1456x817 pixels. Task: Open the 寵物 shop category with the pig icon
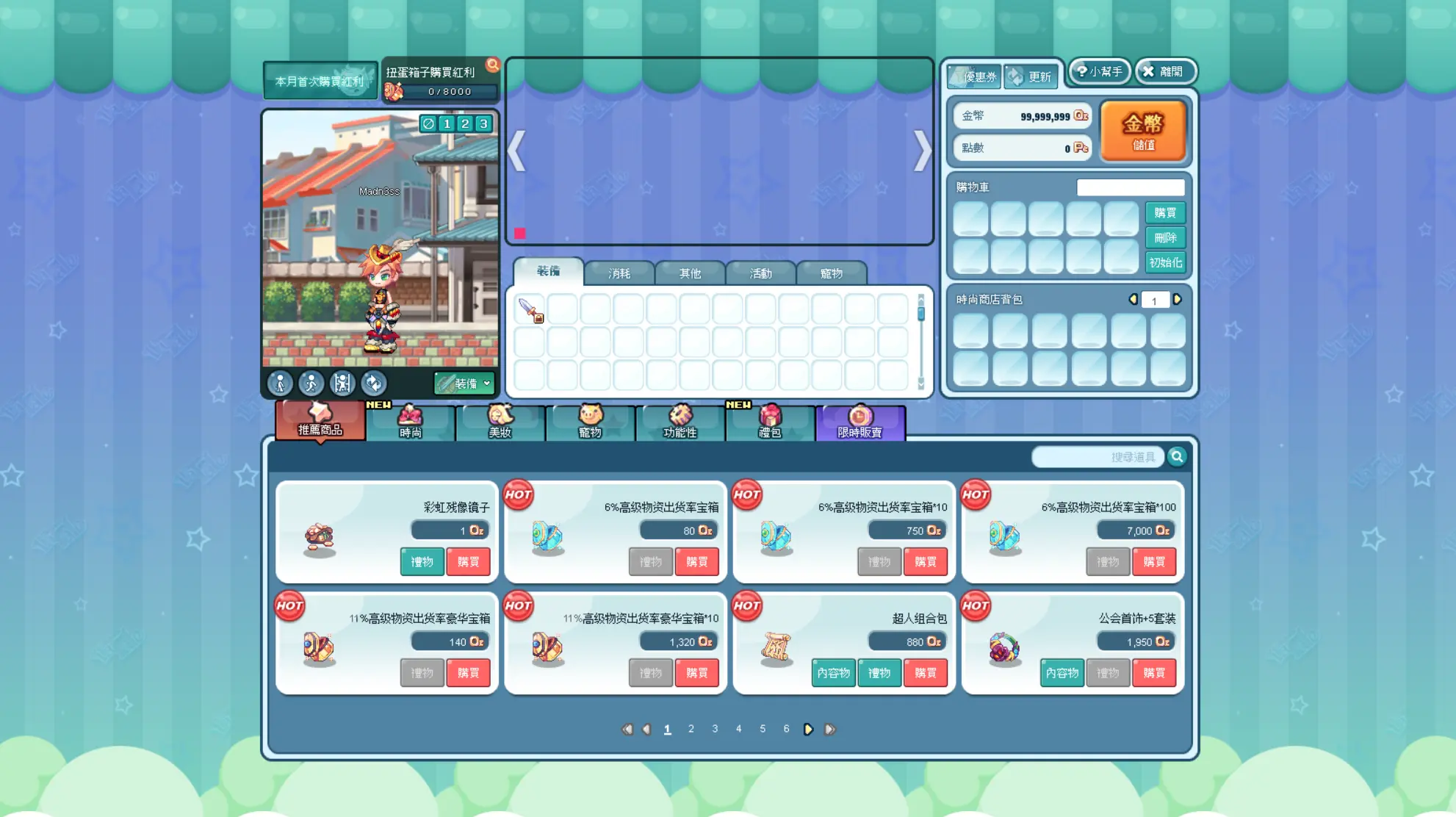click(590, 423)
